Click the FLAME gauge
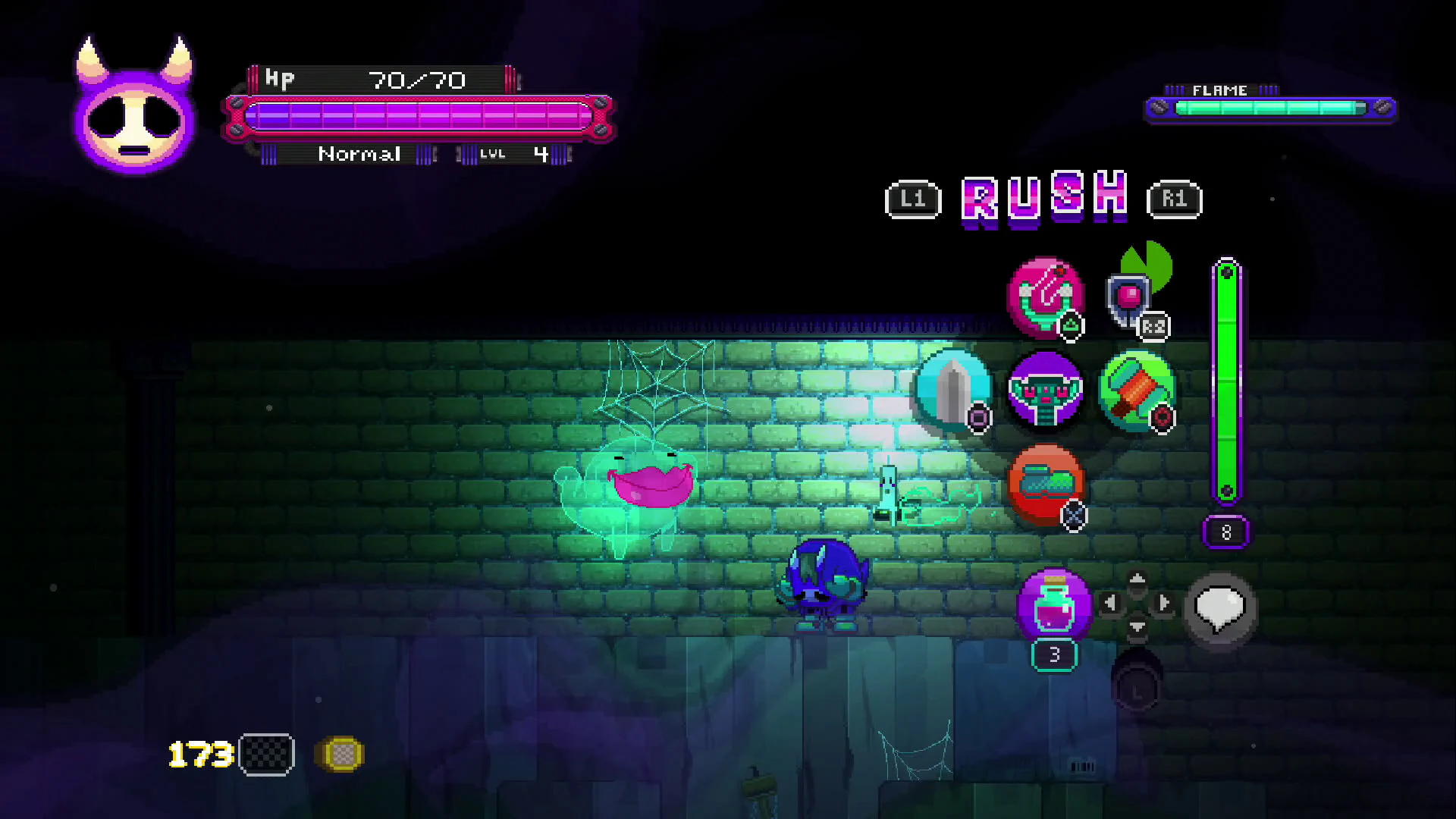1456x819 pixels. click(1270, 108)
